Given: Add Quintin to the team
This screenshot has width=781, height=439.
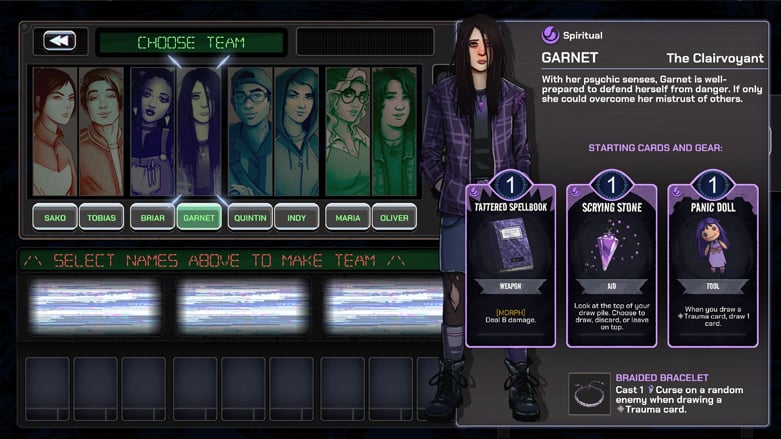Looking at the screenshot, I should coord(249,217).
